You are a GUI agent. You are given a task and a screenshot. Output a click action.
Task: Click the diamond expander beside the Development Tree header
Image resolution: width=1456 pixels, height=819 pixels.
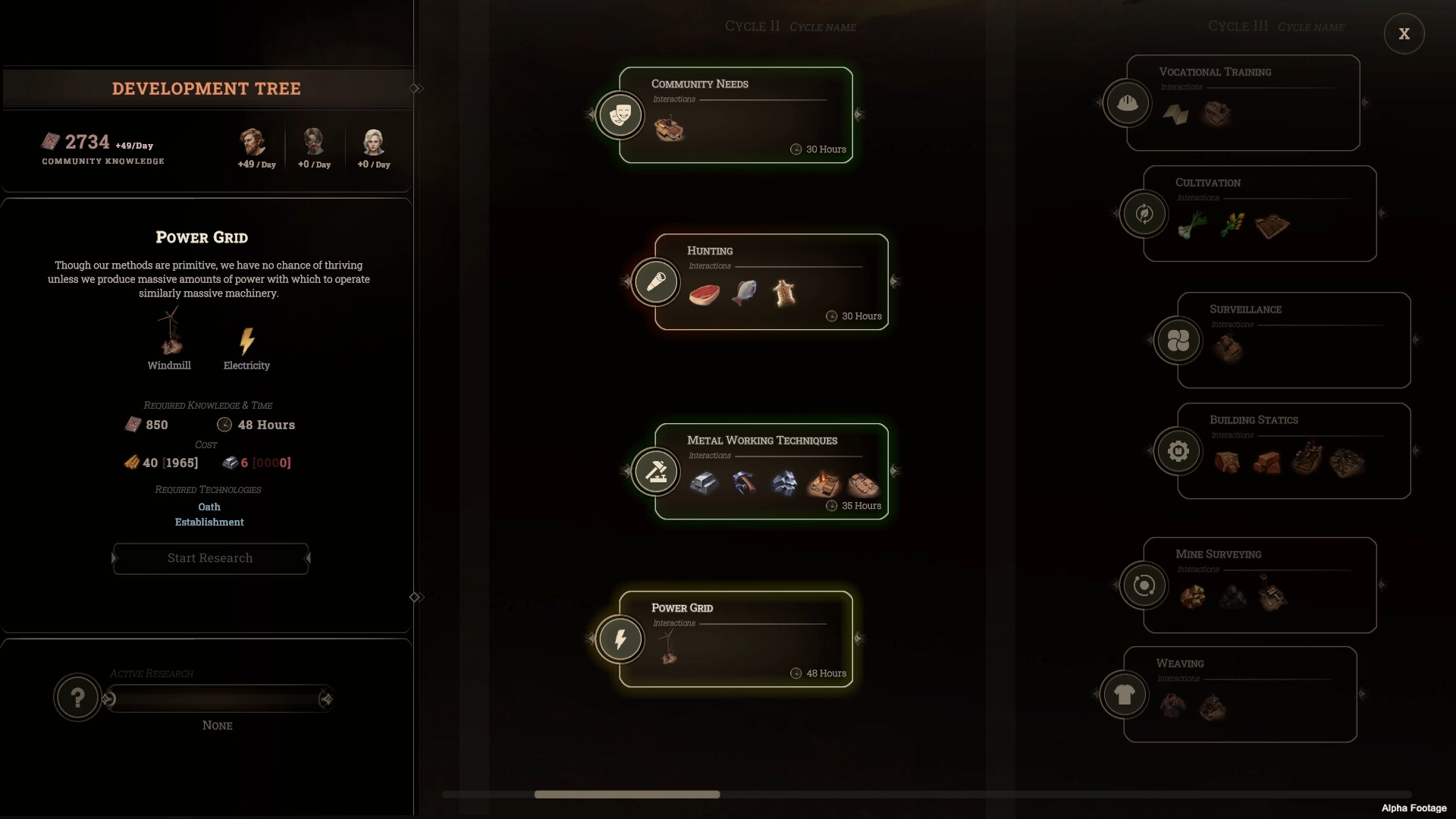[416, 88]
